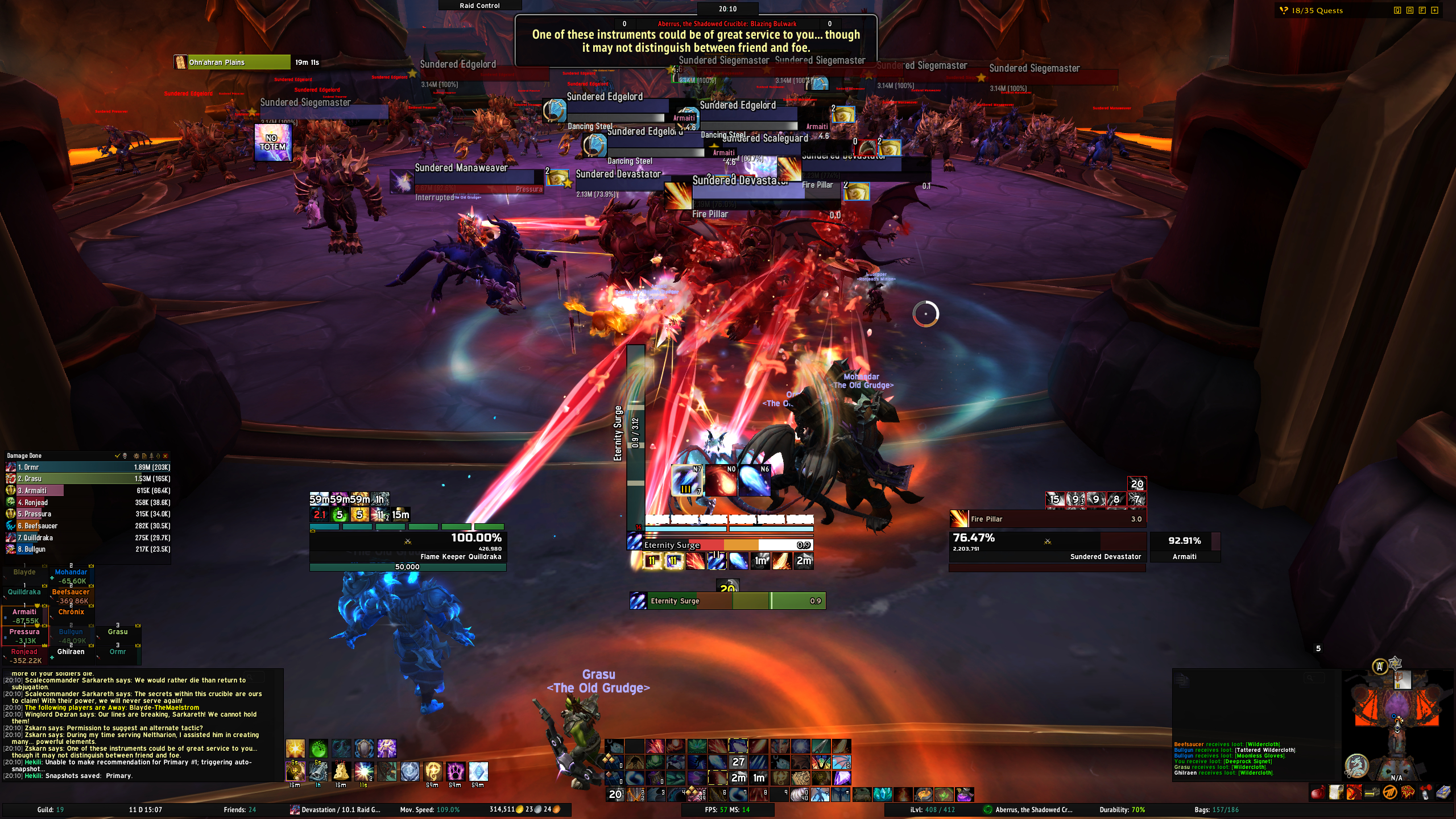1456x819 pixels.
Task: Open the Raid Control panel
Action: 479,6
